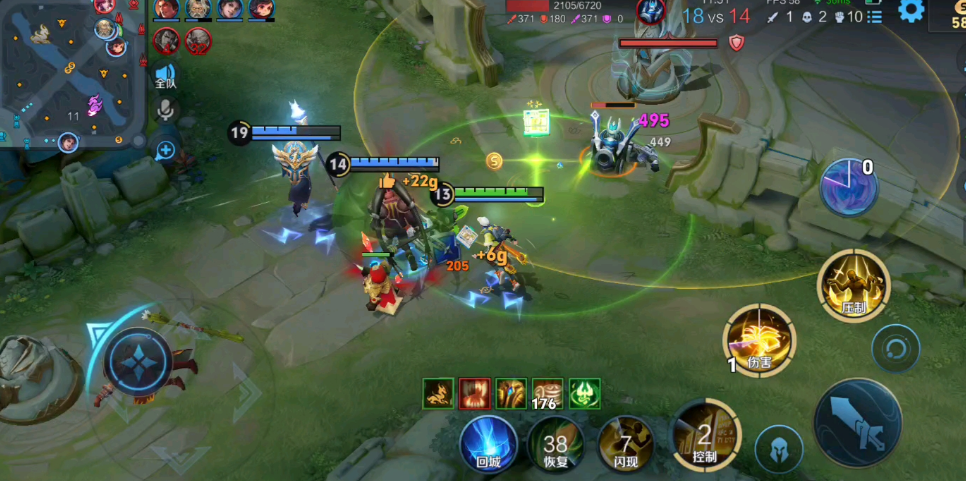966x481 pixels.
Task: Activate the 回城 recall button
Action: click(488, 443)
